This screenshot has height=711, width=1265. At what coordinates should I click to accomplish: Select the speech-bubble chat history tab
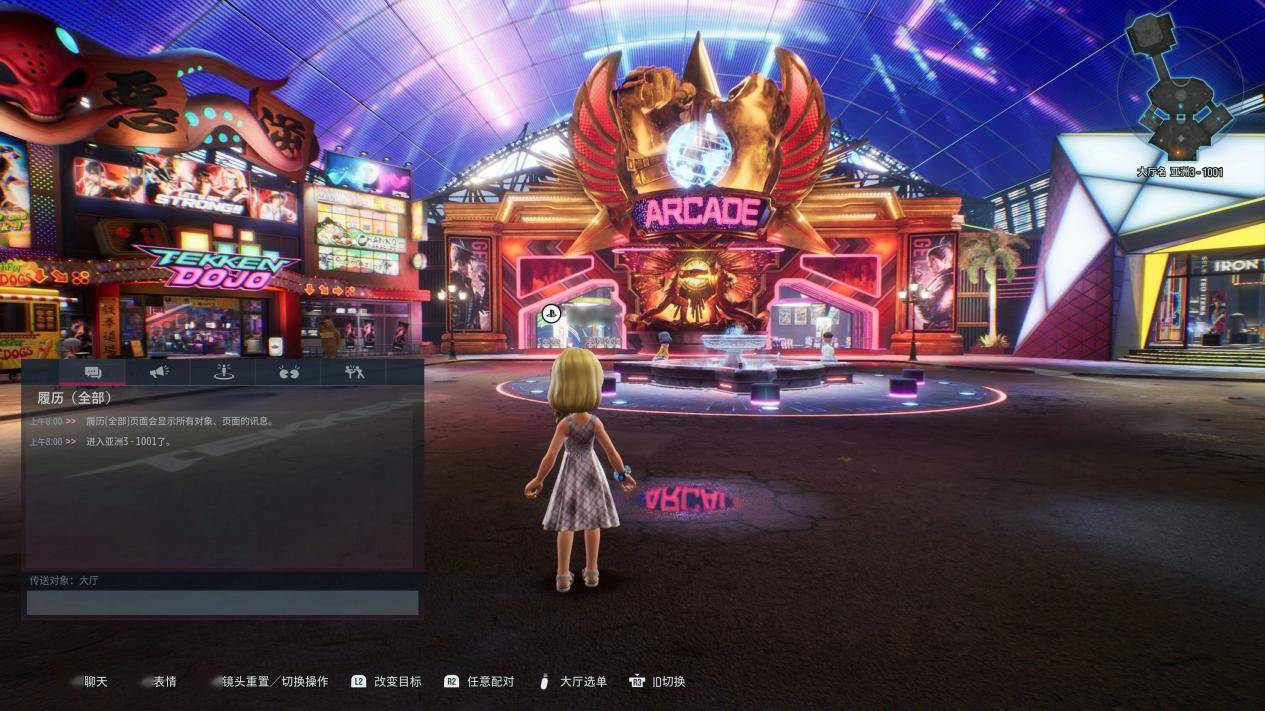pos(93,372)
